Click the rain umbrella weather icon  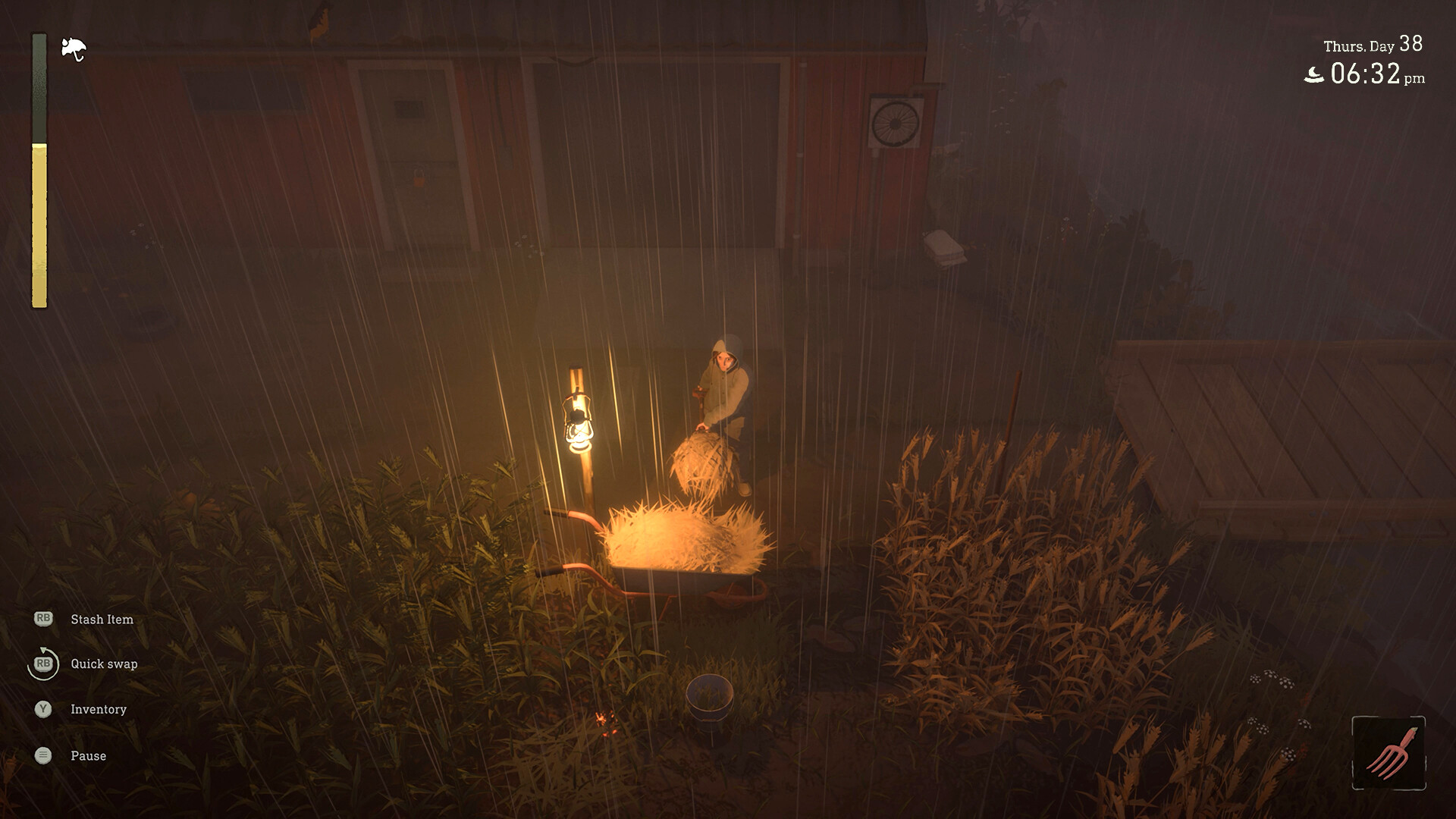72,47
